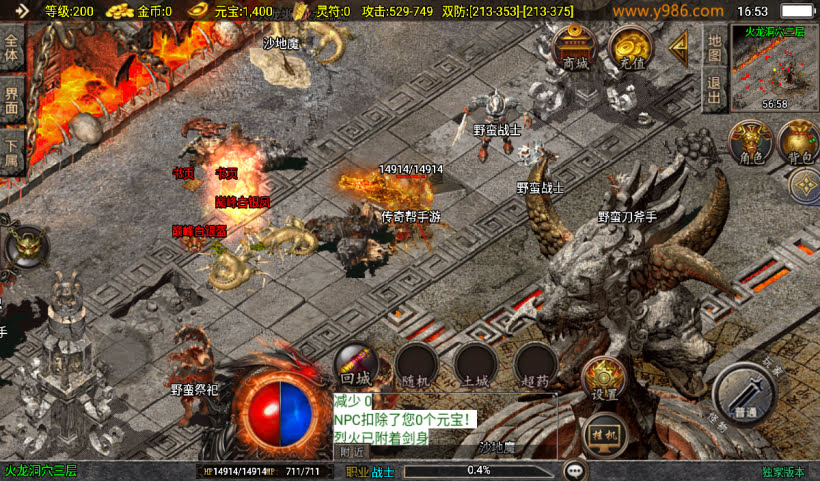Viewport: 820px width, 481px height.
Task: Activate the 随机 random teleport slot
Action: coord(415,365)
